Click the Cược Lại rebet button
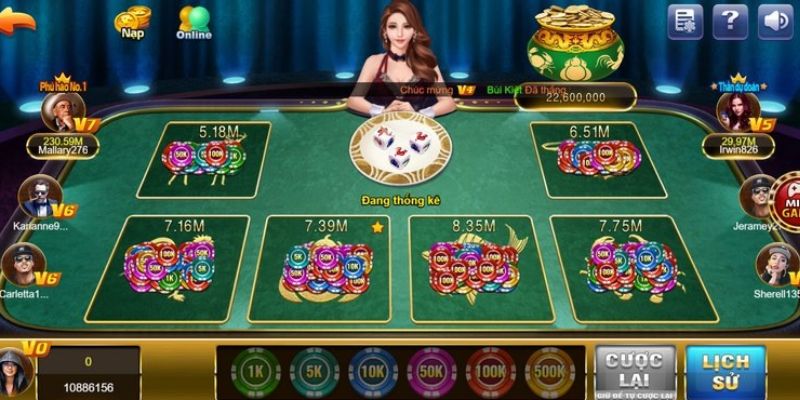Image resolution: width=800 pixels, height=400 pixels. (x=629, y=371)
